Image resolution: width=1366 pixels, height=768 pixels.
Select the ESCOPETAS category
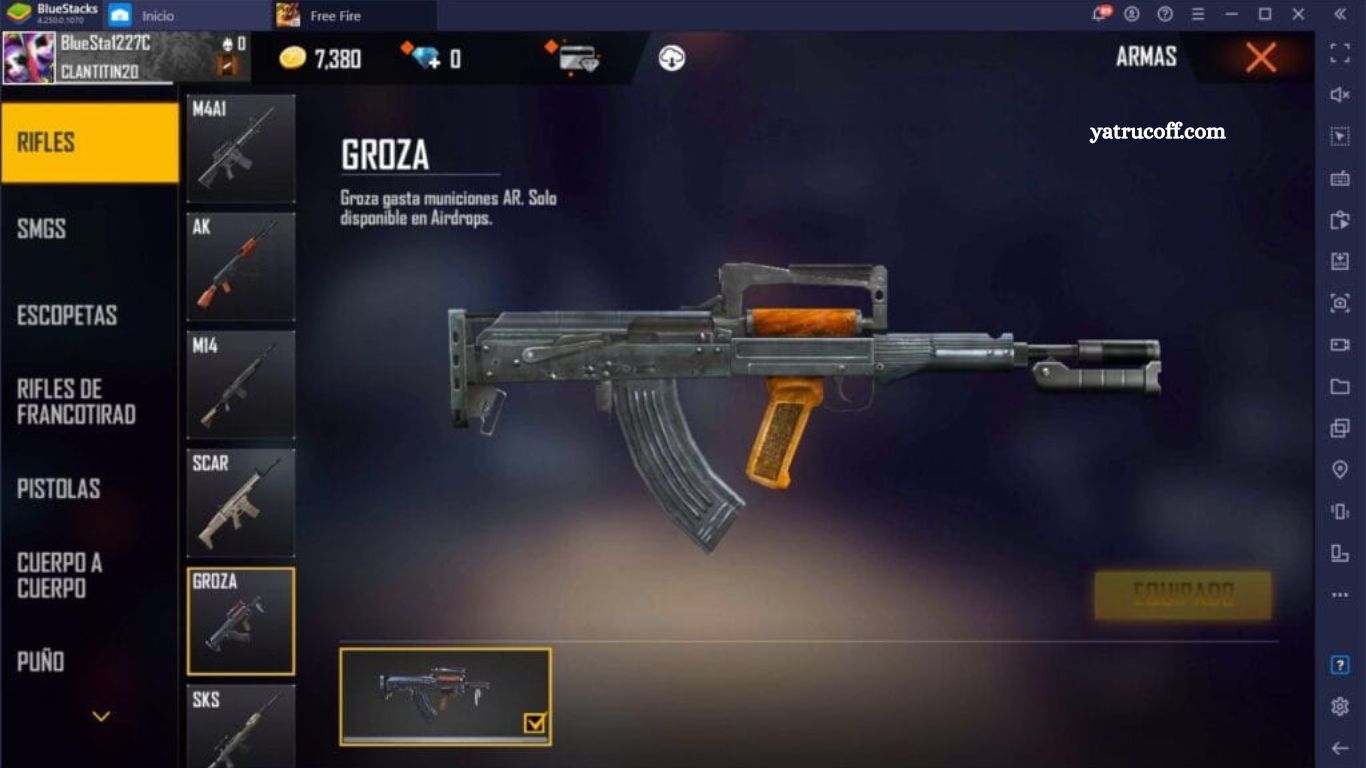89,315
